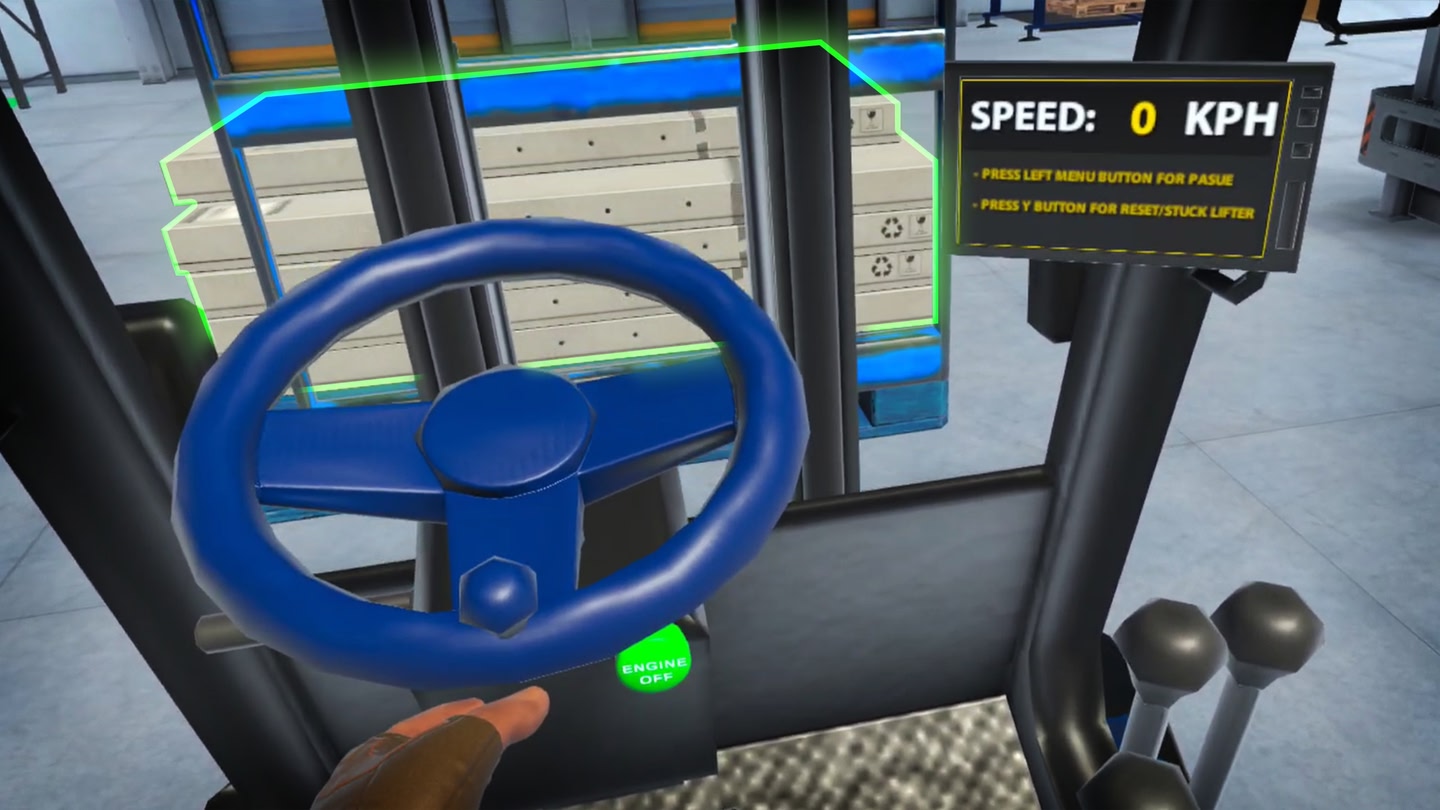This screenshot has height=810, width=1440.
Task: Click the KPH unit label
Action: click(x=1234, y=117)
